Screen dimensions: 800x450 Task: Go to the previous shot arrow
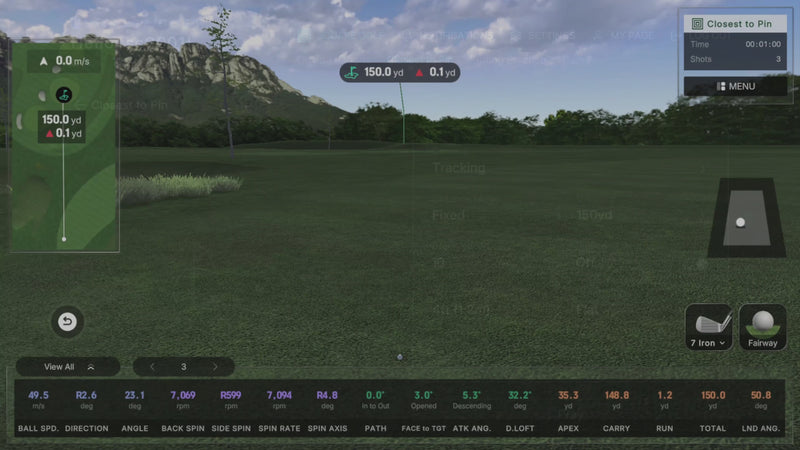tap(152, 367)
